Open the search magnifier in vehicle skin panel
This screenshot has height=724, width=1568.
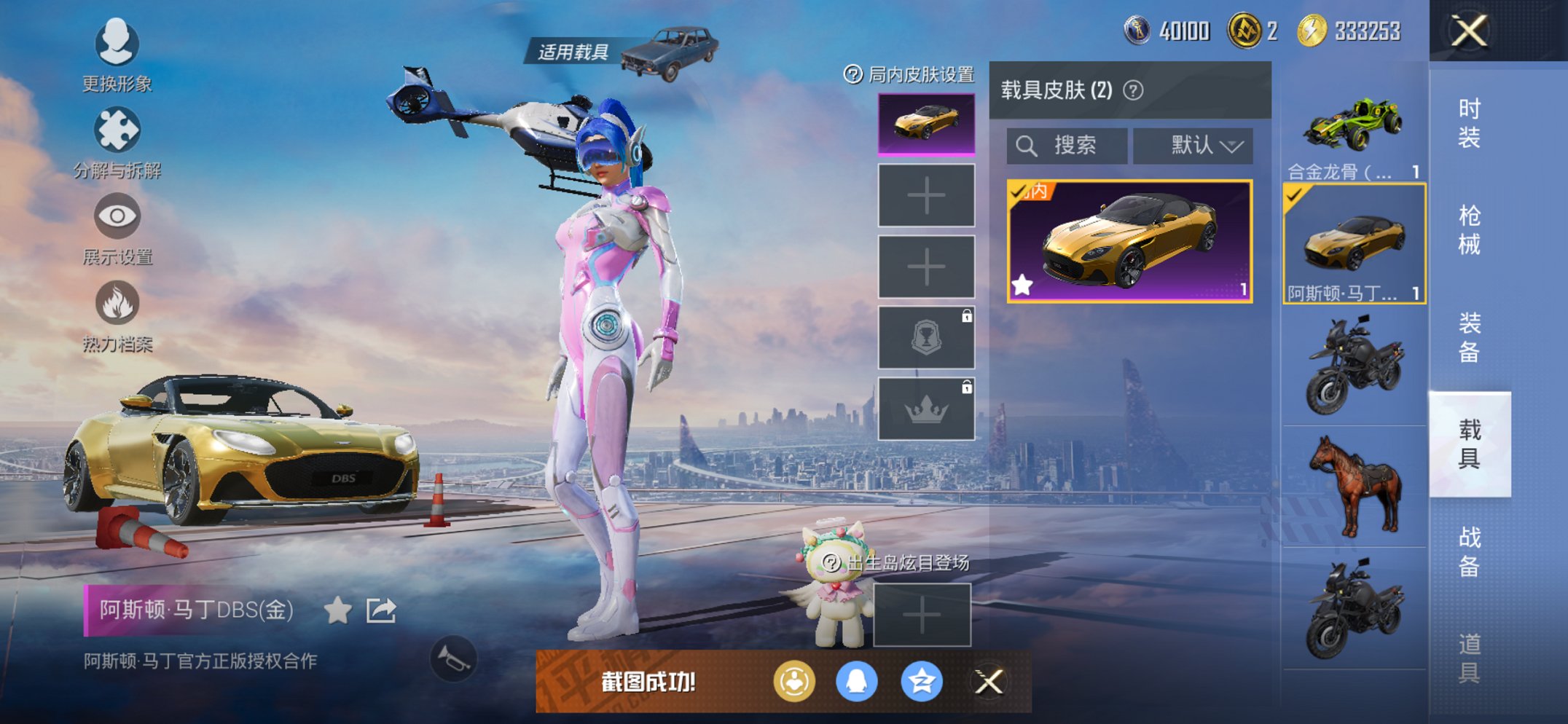tap(1028, 145)
